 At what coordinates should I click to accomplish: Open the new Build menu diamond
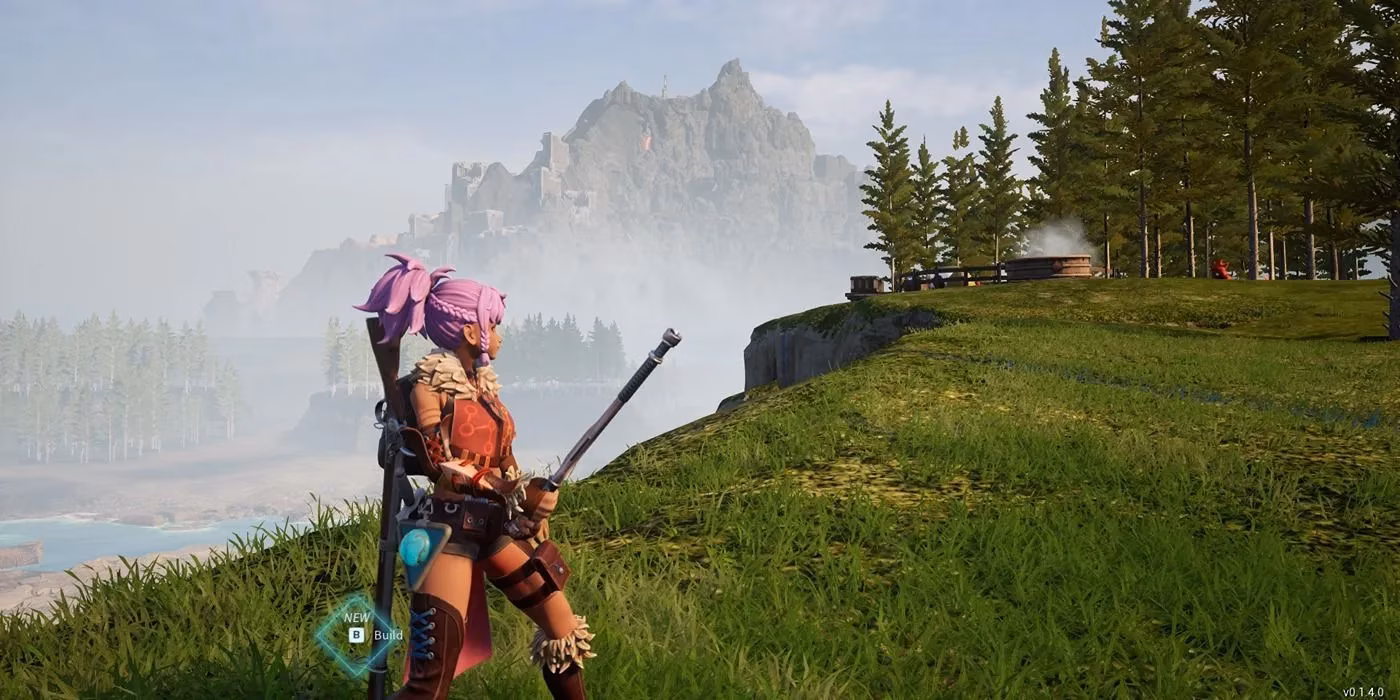click(357, 633)
